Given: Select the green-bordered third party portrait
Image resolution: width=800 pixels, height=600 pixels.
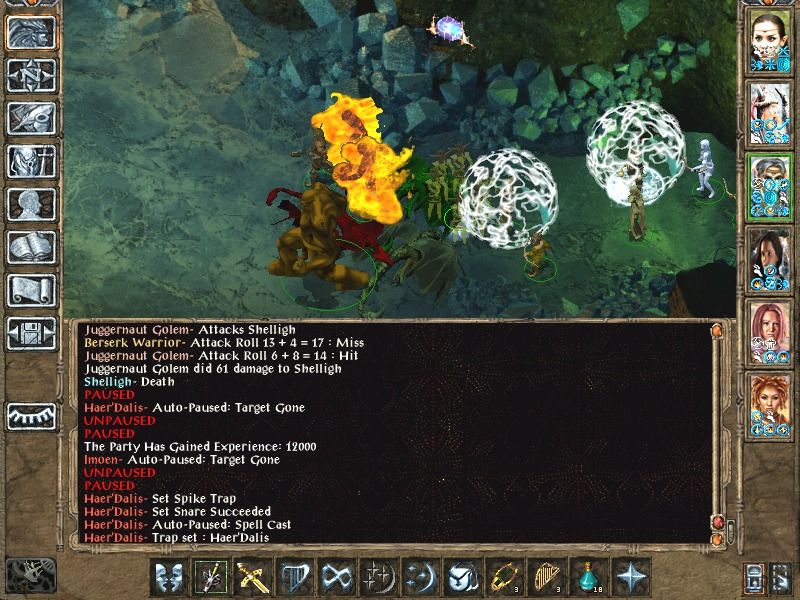Looking at the screenshot, I should coord(768,183).
